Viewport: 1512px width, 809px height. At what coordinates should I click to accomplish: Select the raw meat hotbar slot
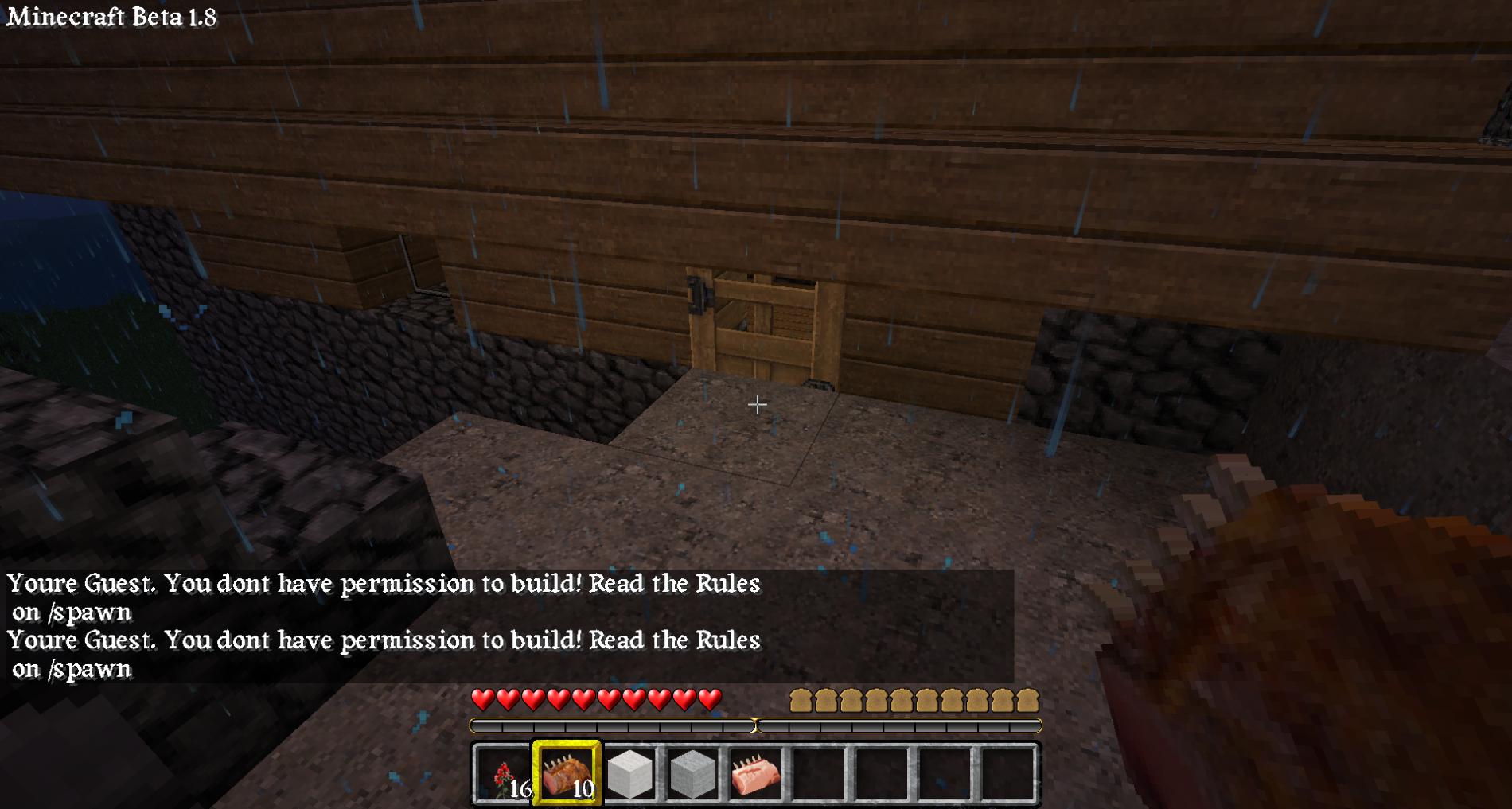(755, 773)
